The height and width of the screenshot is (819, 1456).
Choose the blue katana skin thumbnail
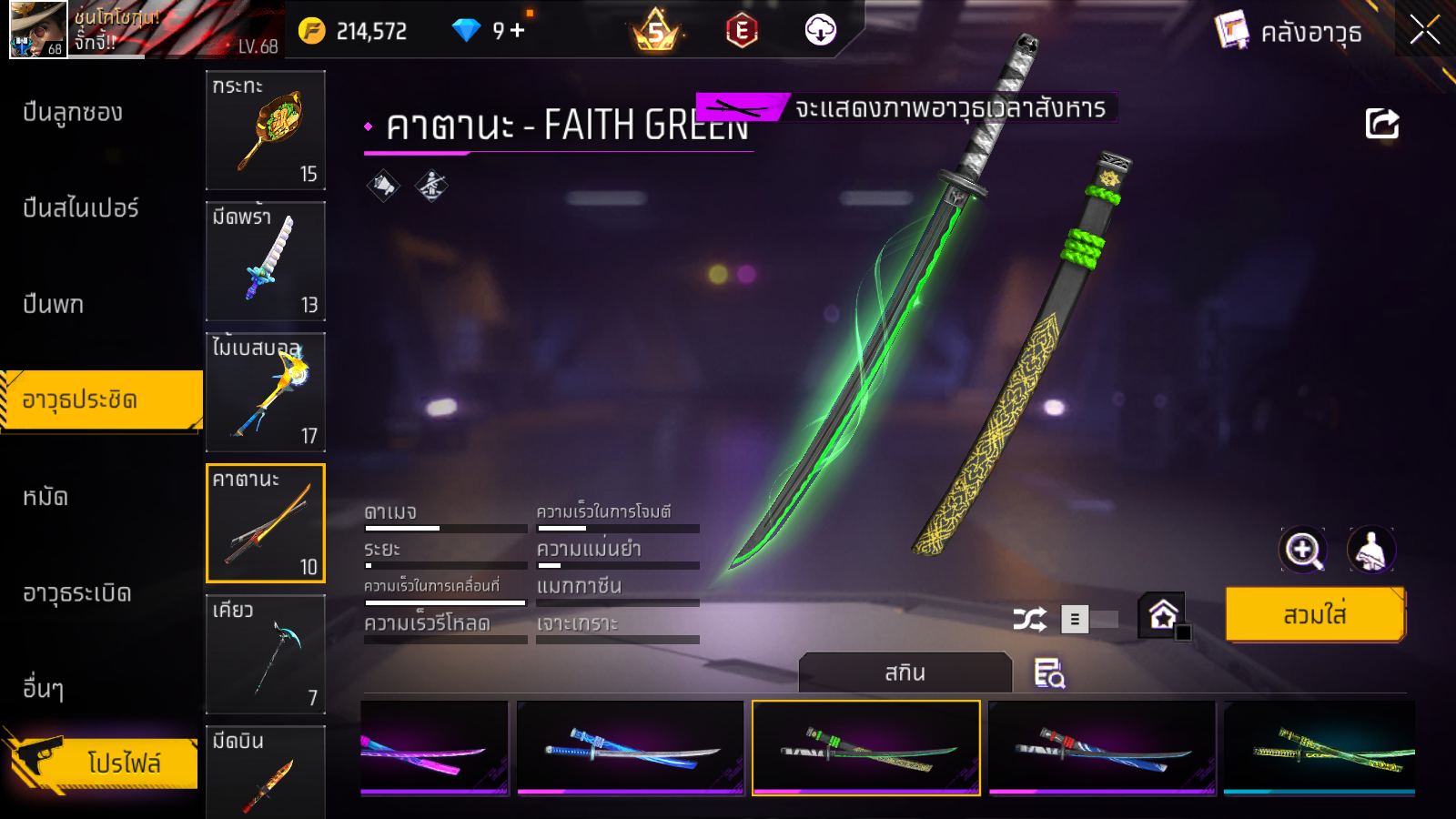pos(630,748)
